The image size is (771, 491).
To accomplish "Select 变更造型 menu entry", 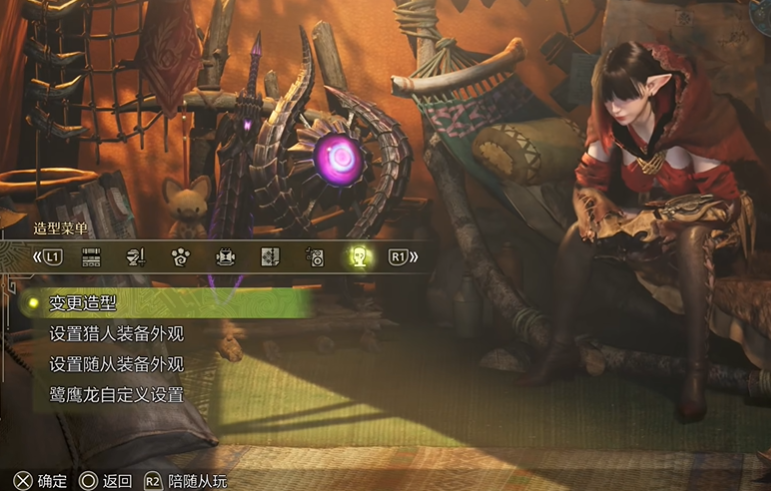I will 83,303.
